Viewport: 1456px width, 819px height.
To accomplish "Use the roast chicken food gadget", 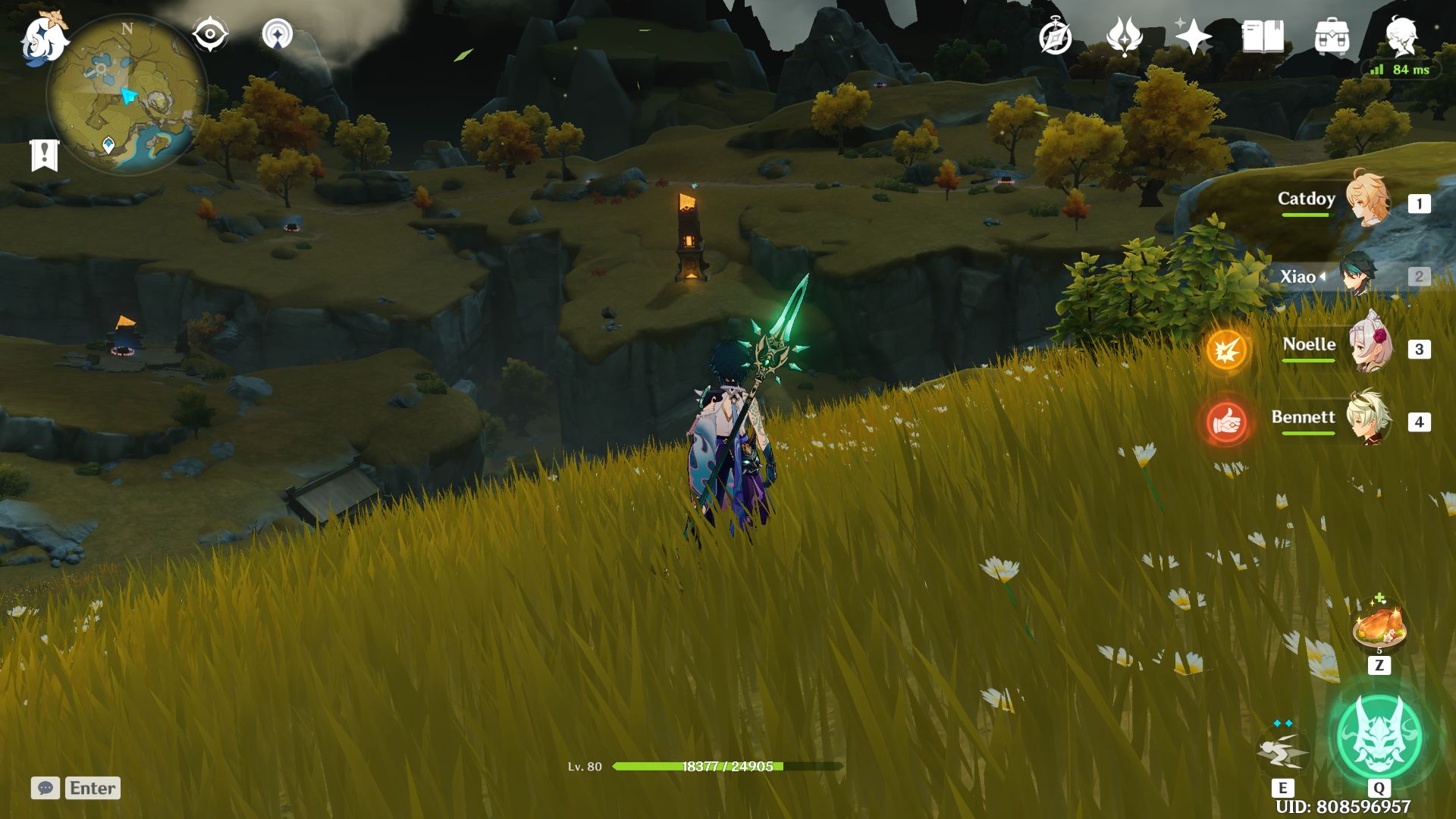I will pyautogui.click(x=1379, y=626).
